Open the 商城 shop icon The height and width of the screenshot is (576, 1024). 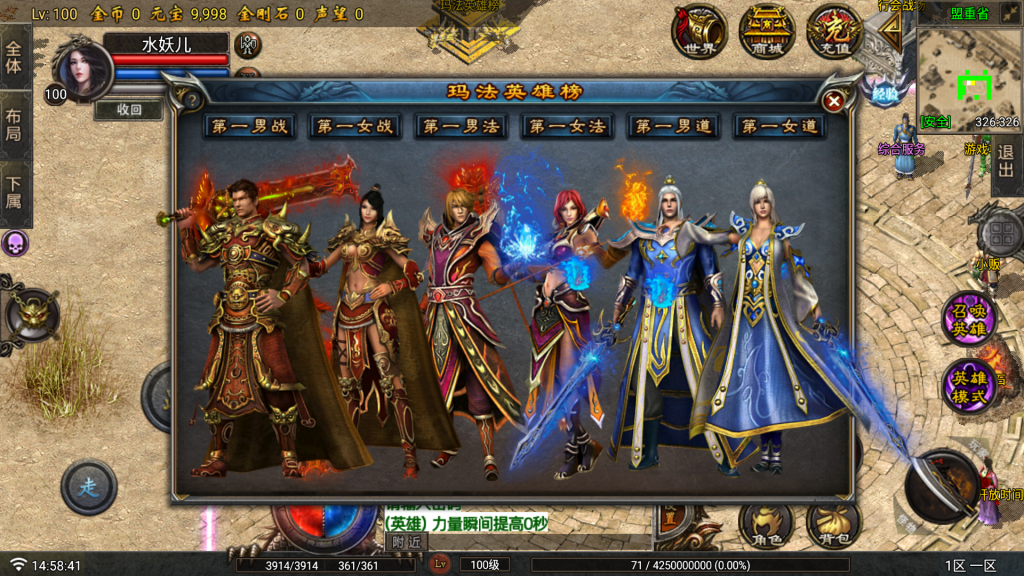pyautogui.click(x=767, y=32)
